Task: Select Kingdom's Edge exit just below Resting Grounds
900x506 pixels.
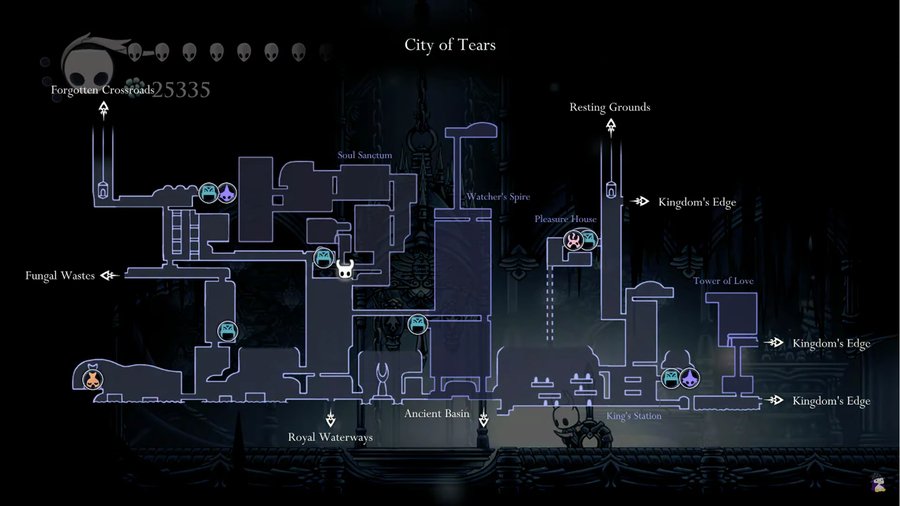Action: [x=640, y=201]
